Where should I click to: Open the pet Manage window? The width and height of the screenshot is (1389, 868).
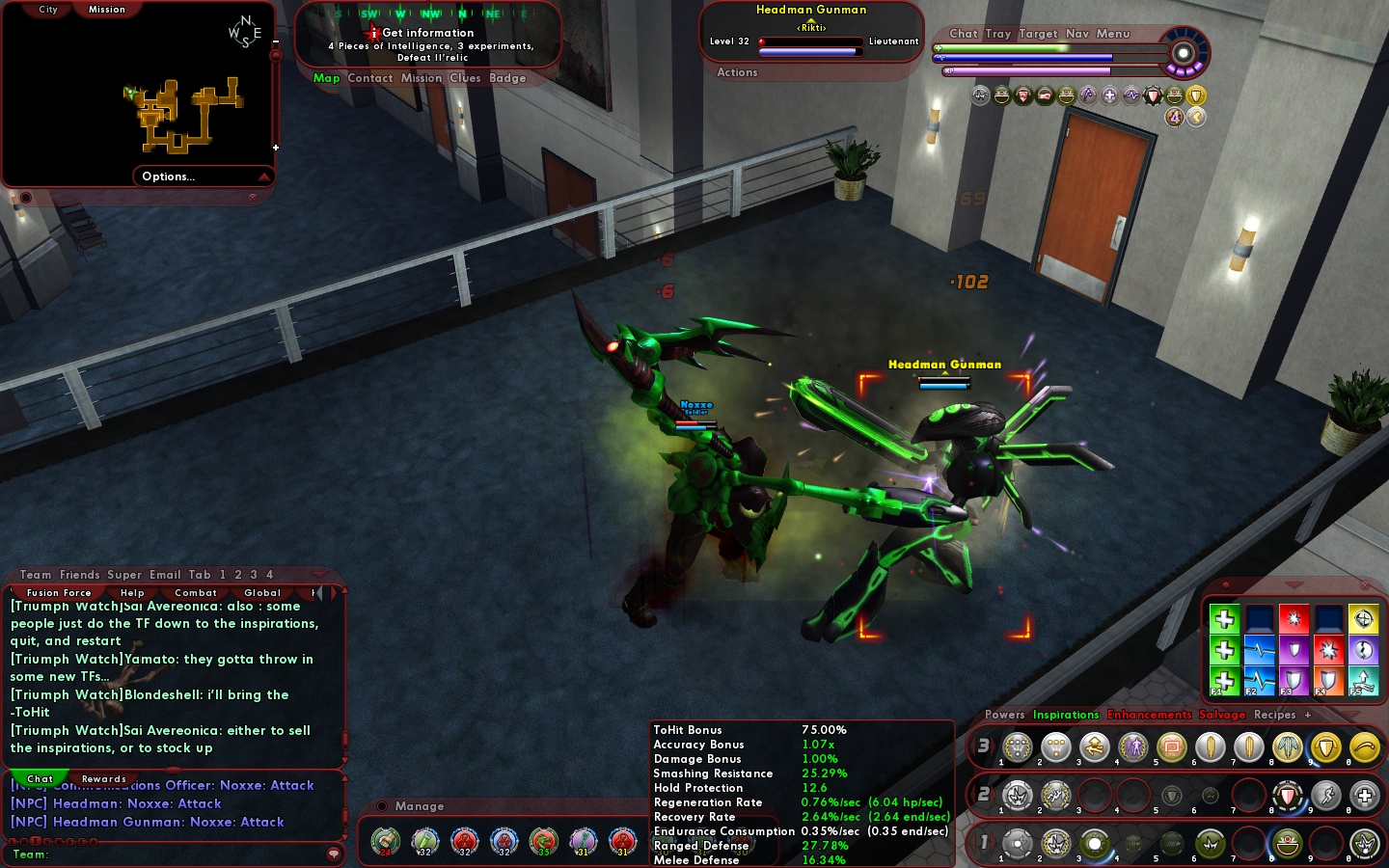click(419, 806)
